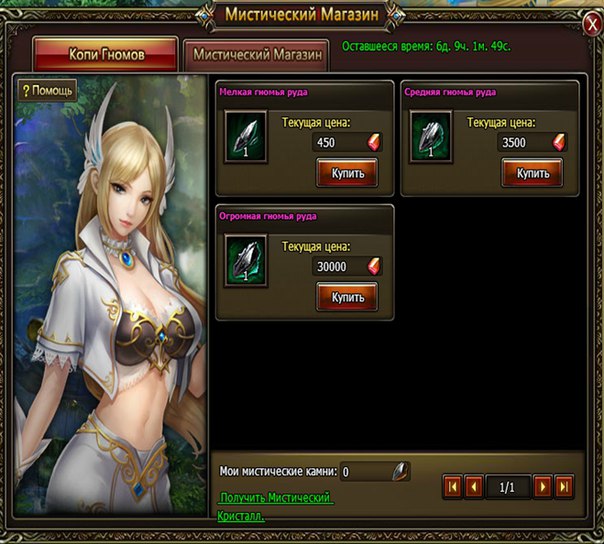Image resolution: width=604 pixels, height=544 pixels.
Task: Open the Помощь help panel
Action: coord(47,90)
